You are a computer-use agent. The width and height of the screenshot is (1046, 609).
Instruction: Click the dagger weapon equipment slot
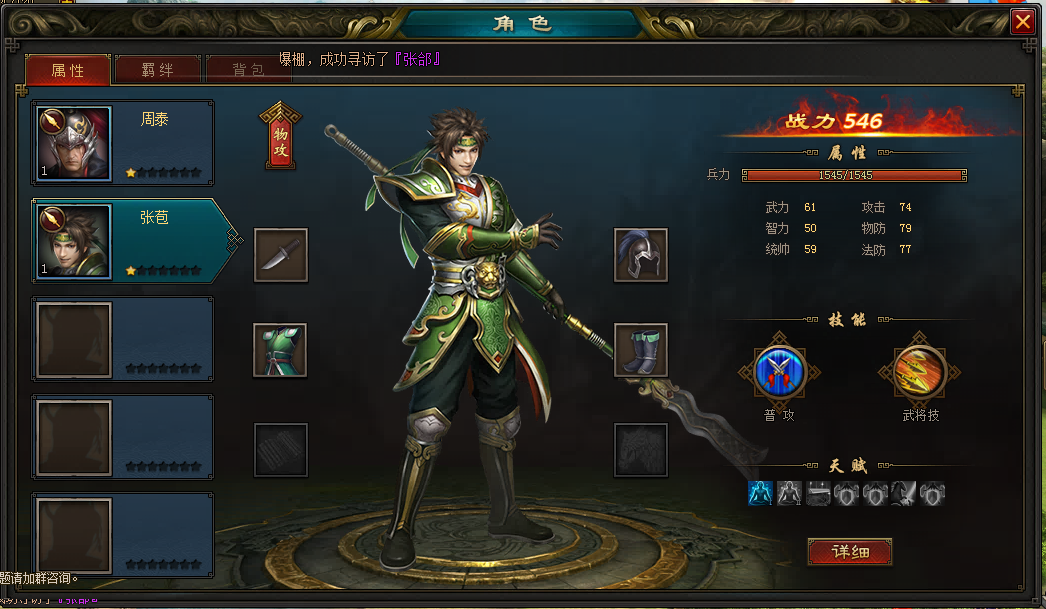tap(280, 255)
